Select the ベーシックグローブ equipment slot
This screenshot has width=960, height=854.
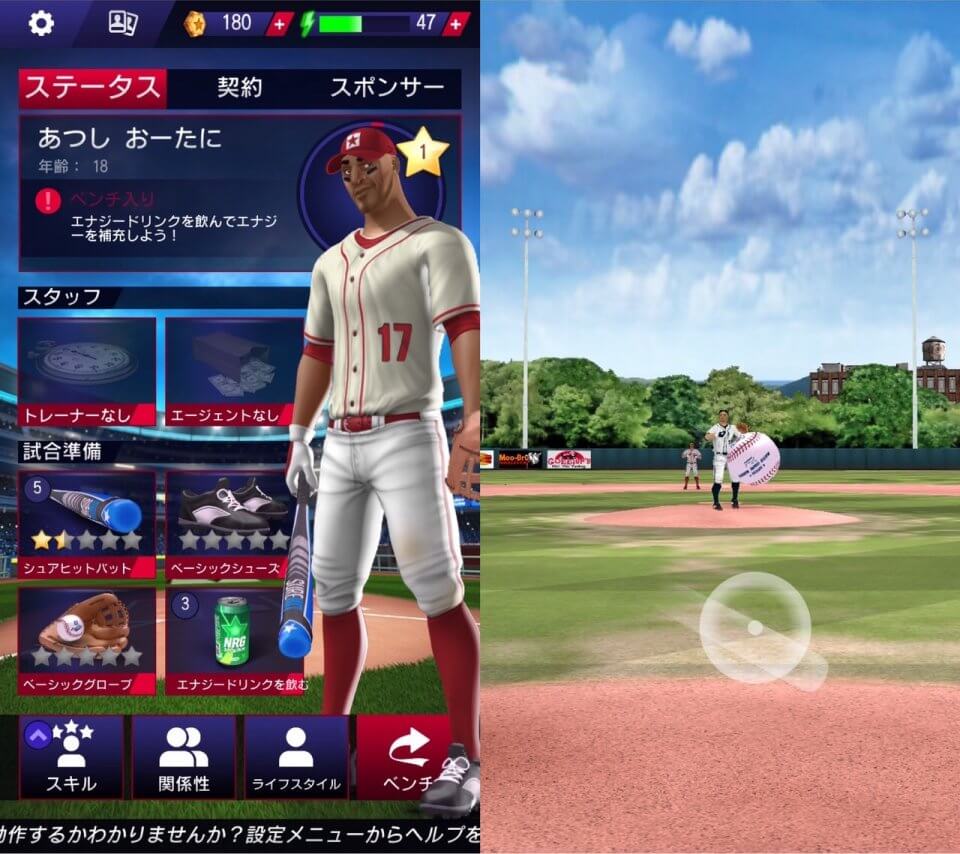[x=87, y=641]
